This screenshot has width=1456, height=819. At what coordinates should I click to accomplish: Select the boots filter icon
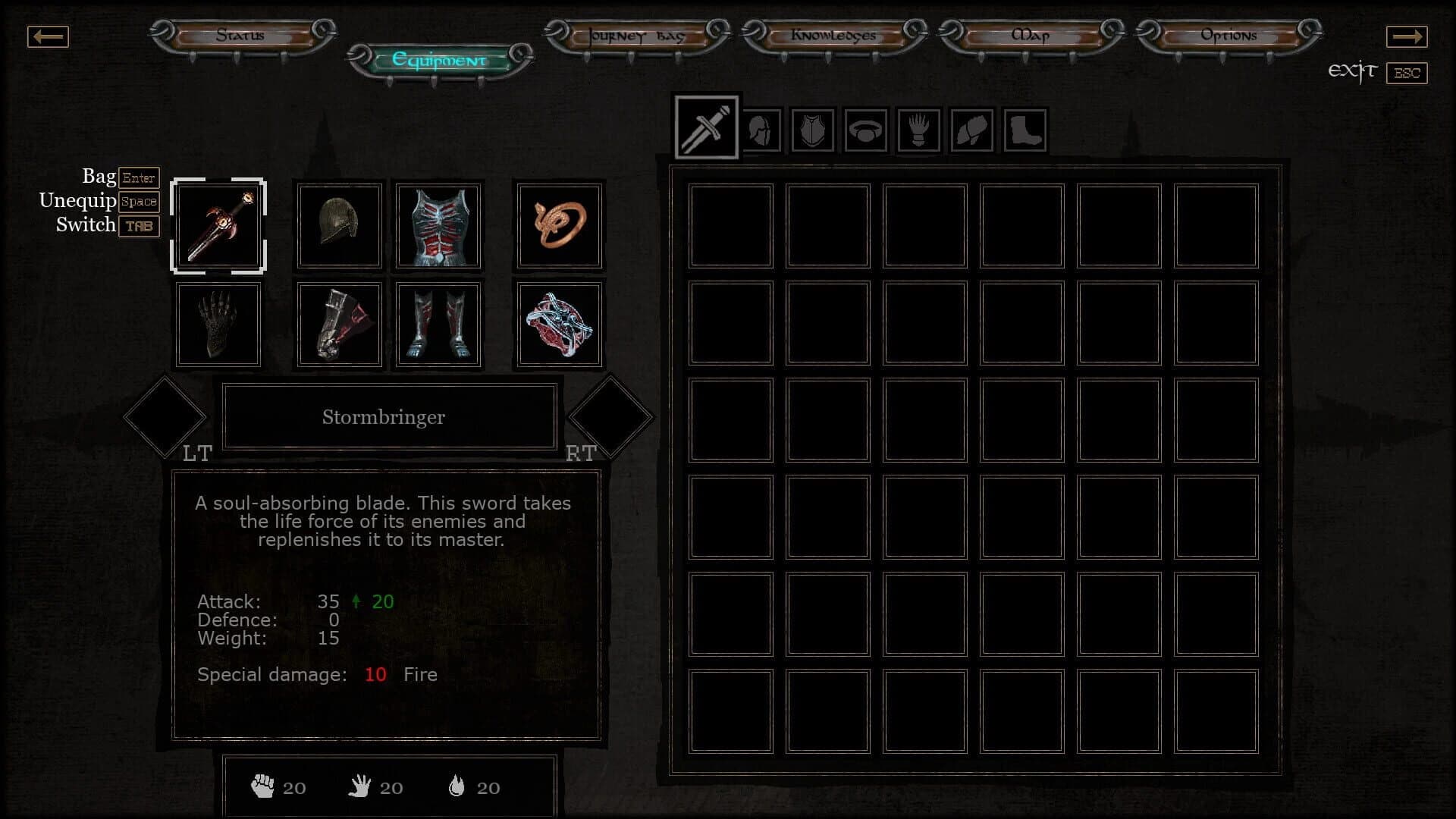[1025, 129]
